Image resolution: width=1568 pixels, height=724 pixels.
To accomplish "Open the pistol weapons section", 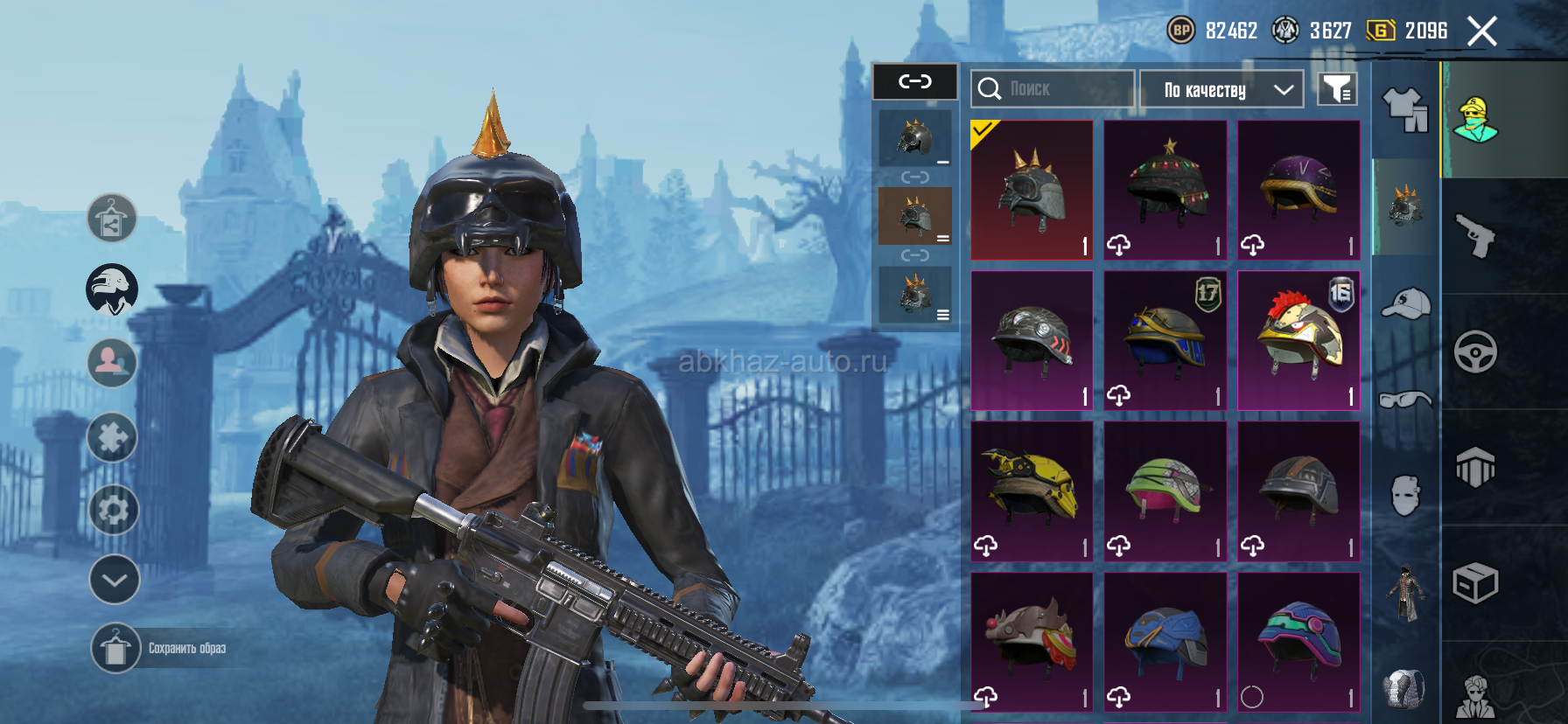I will [x=1475, y=235].
